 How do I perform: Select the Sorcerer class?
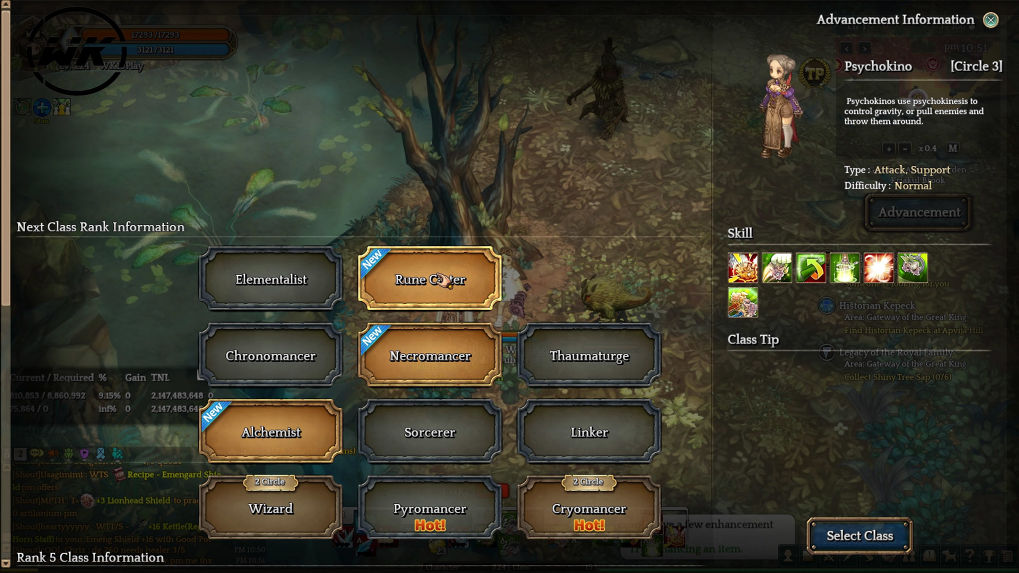coord(430,432)
